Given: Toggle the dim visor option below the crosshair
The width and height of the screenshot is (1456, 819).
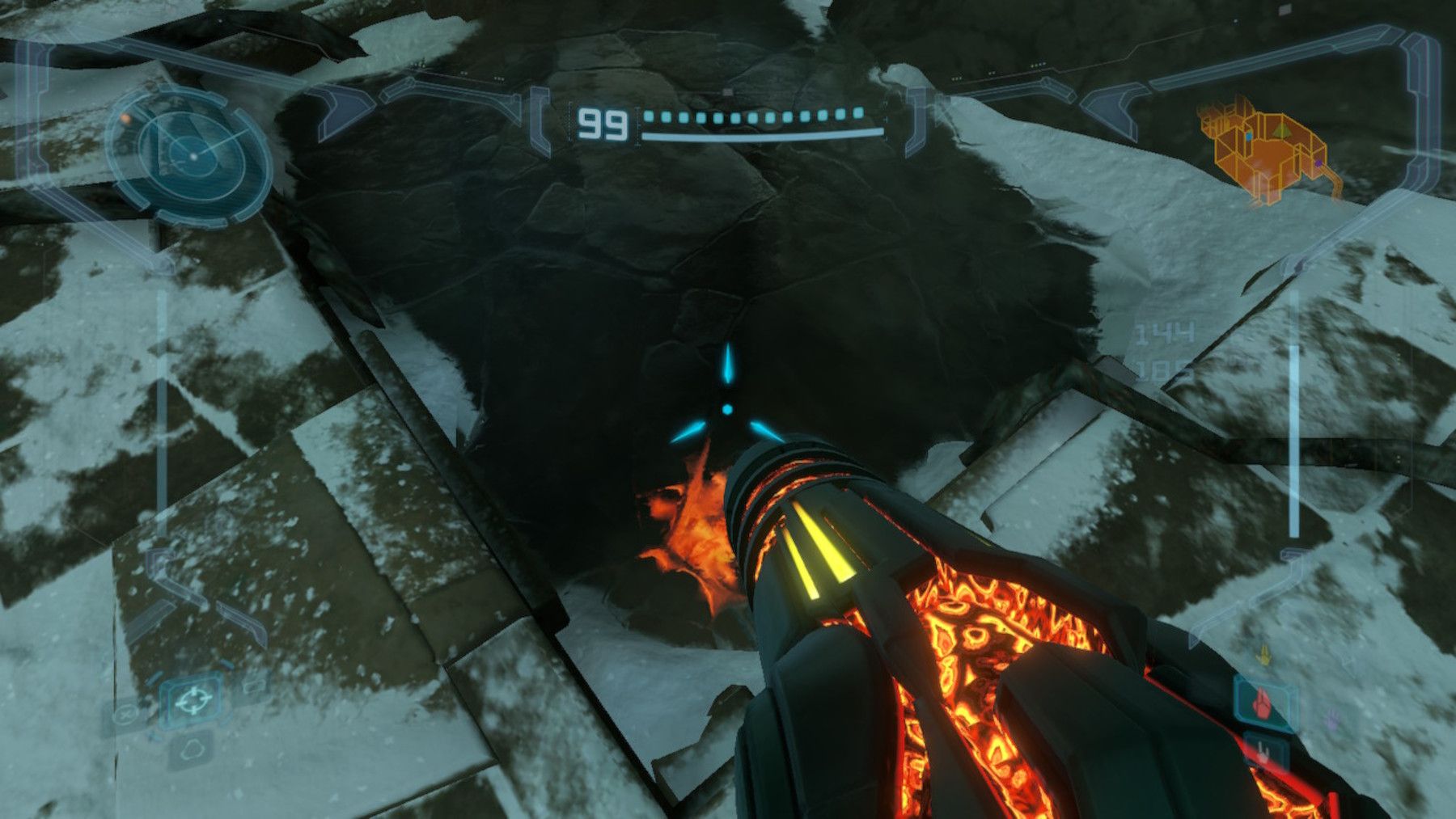Looking at the screenshot, I should click(x=194, y=752).
